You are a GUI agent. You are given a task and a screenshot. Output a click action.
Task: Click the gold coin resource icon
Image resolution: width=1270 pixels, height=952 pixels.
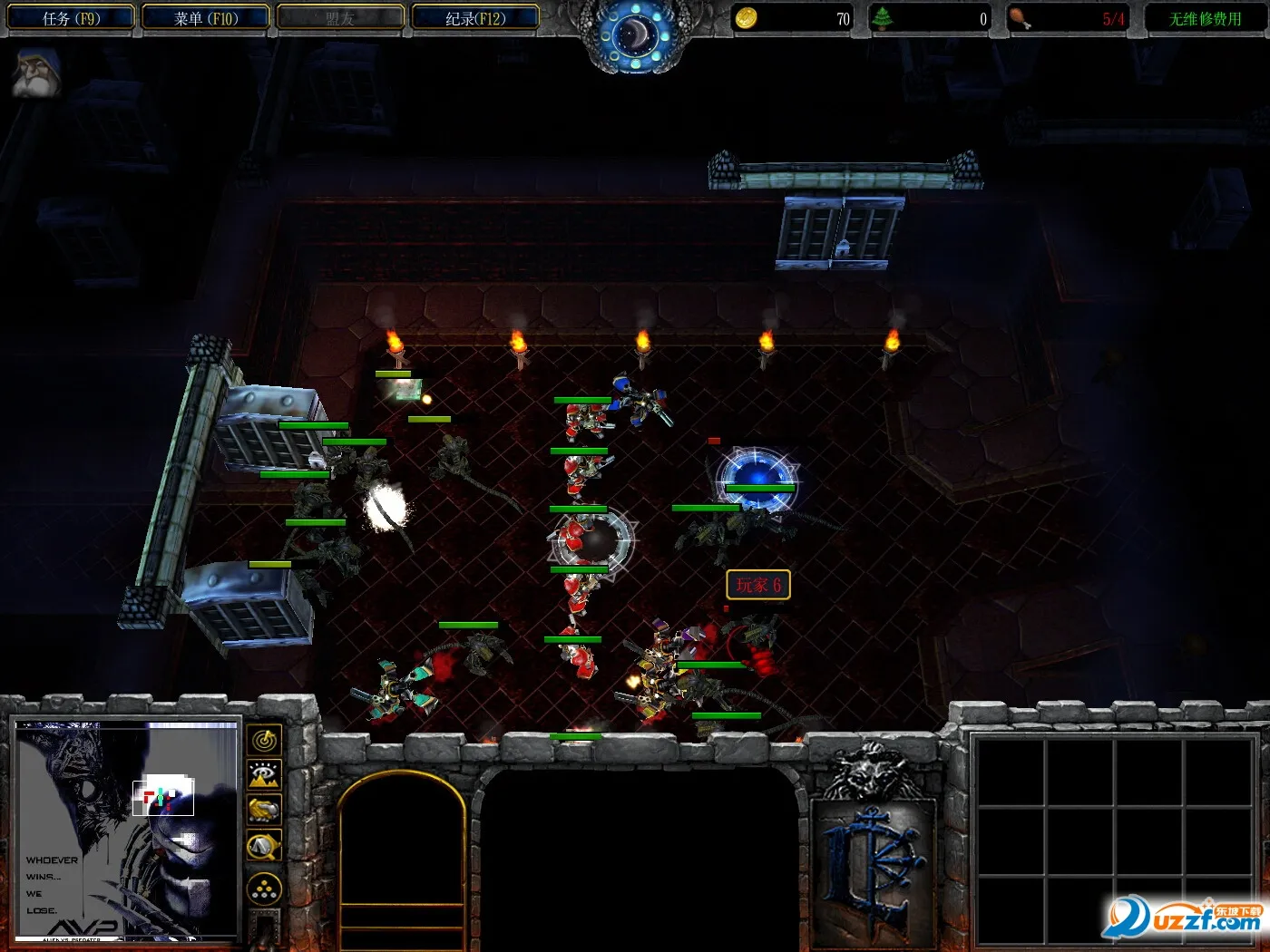(x=746, y=18)
